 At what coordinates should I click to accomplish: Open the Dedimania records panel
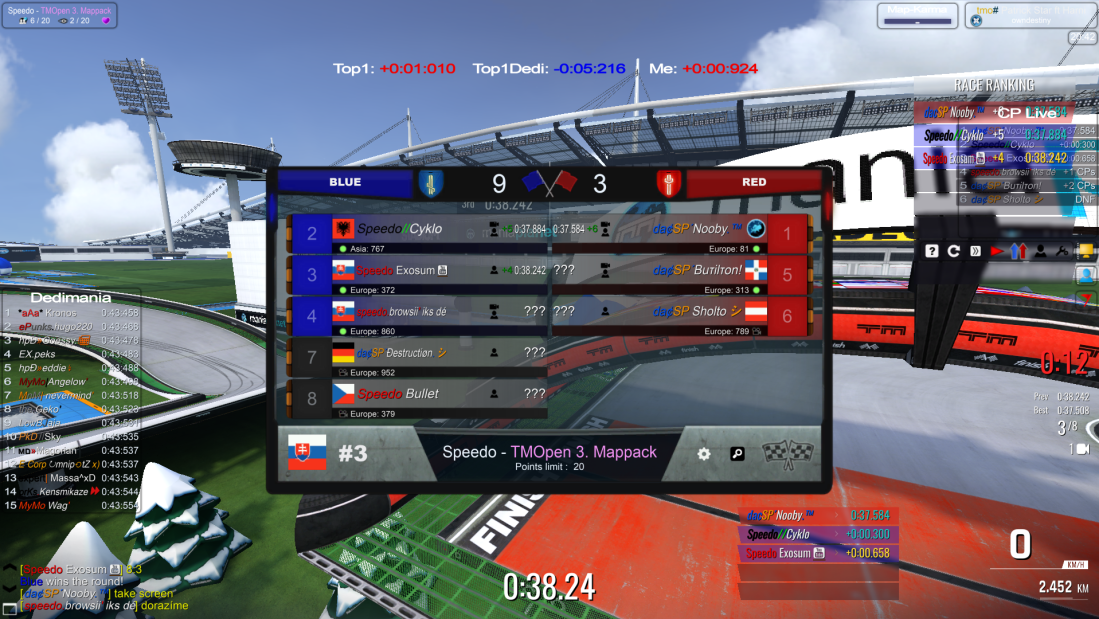[69, 297]
